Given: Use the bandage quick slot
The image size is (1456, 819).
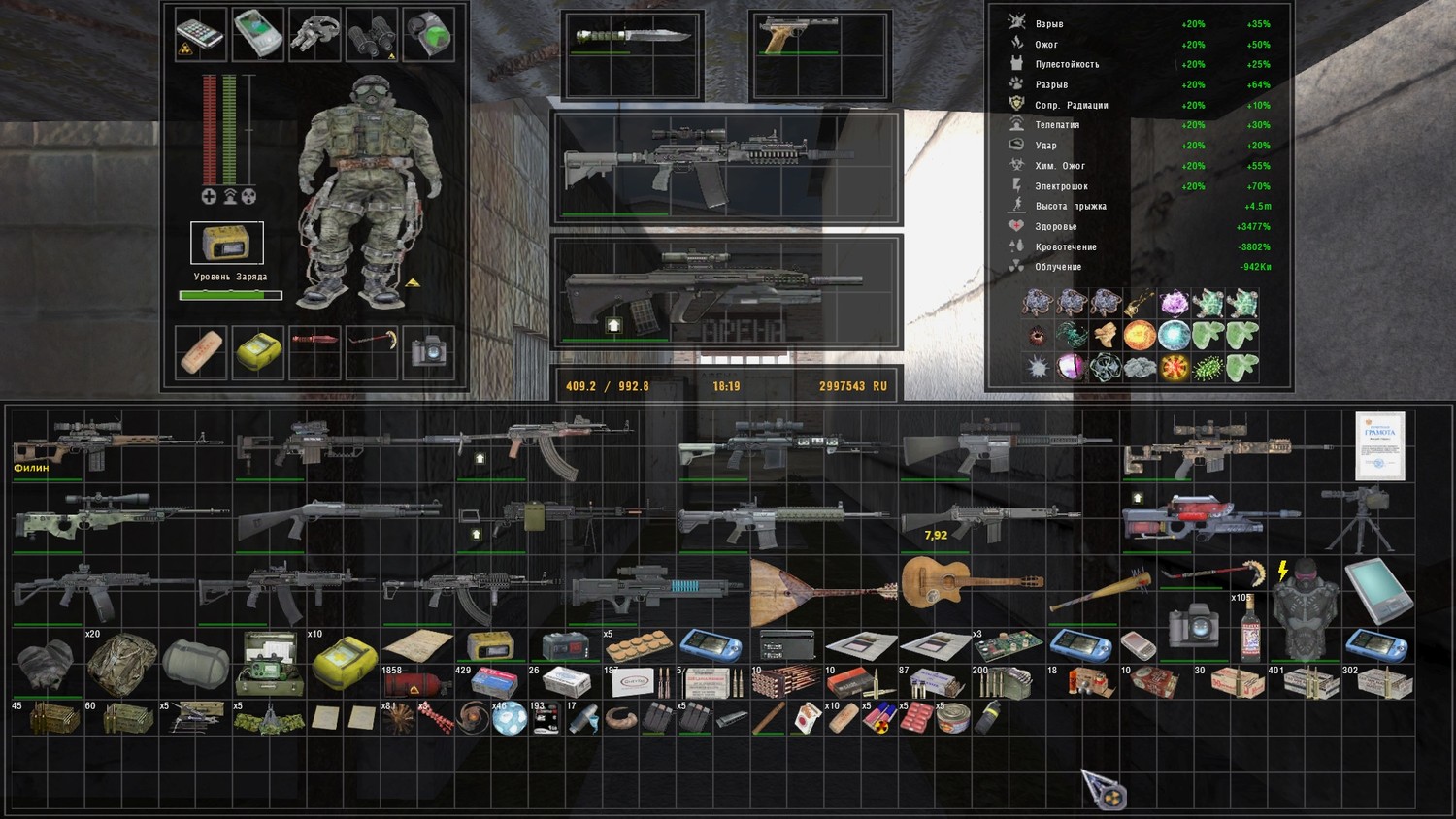Looking at the screenshot, I should point(201,352).
